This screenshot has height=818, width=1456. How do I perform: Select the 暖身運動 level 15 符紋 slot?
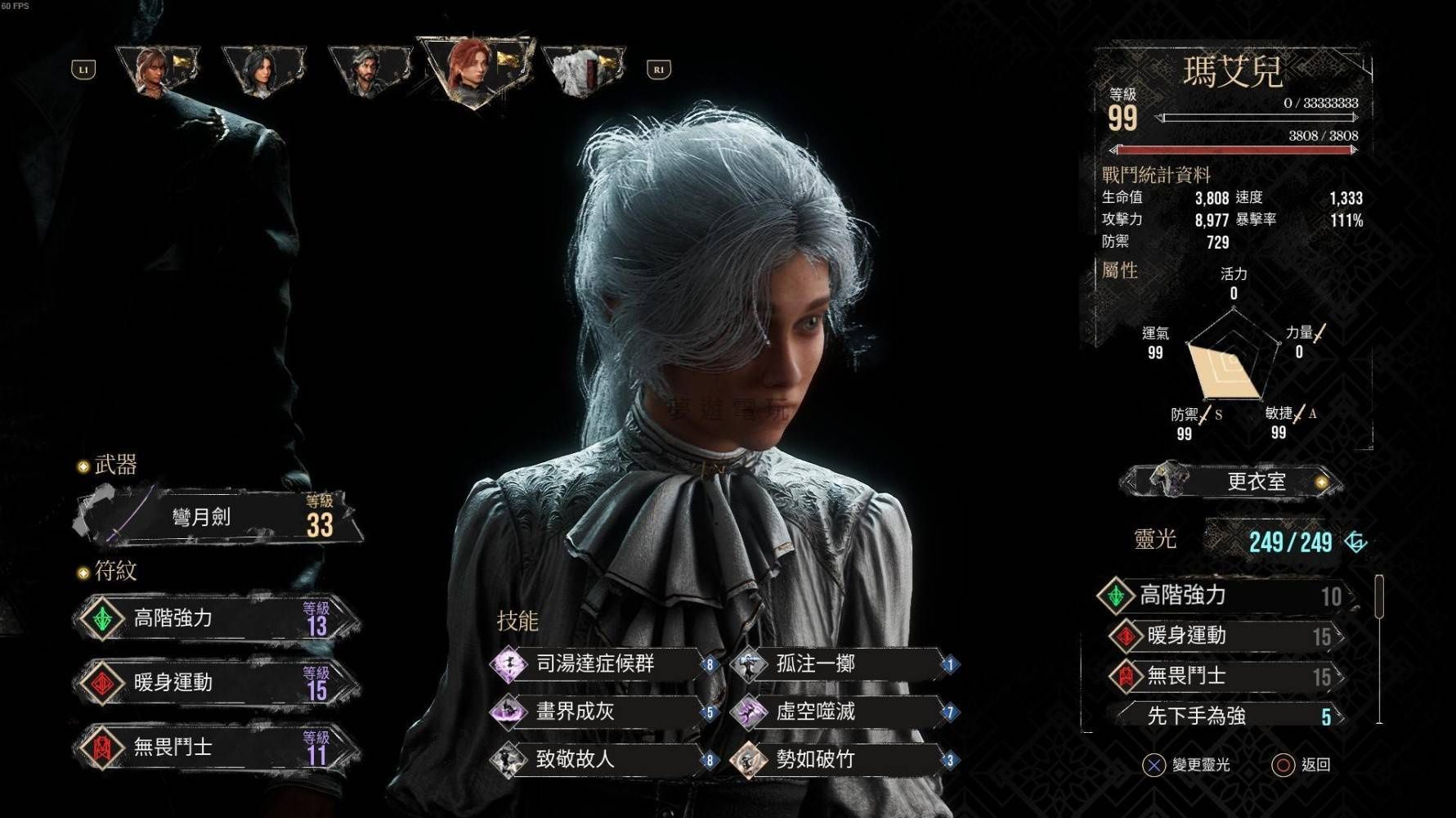217,682
